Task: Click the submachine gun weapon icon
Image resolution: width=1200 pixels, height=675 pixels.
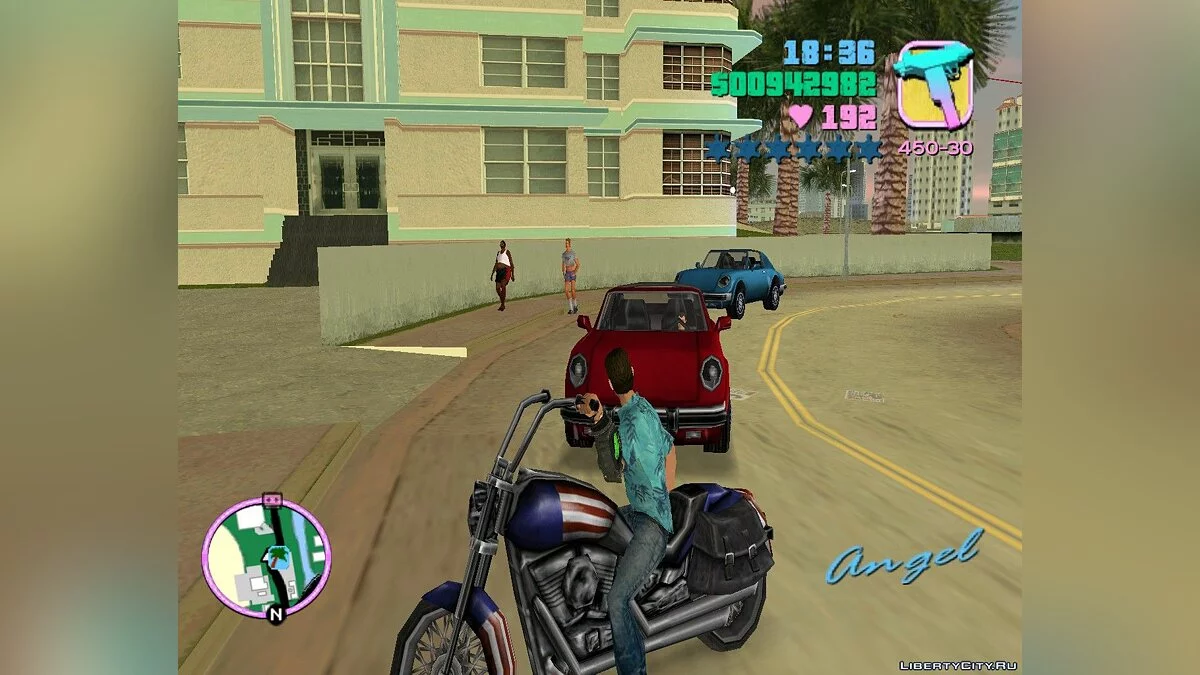Action: click(934, 84)
